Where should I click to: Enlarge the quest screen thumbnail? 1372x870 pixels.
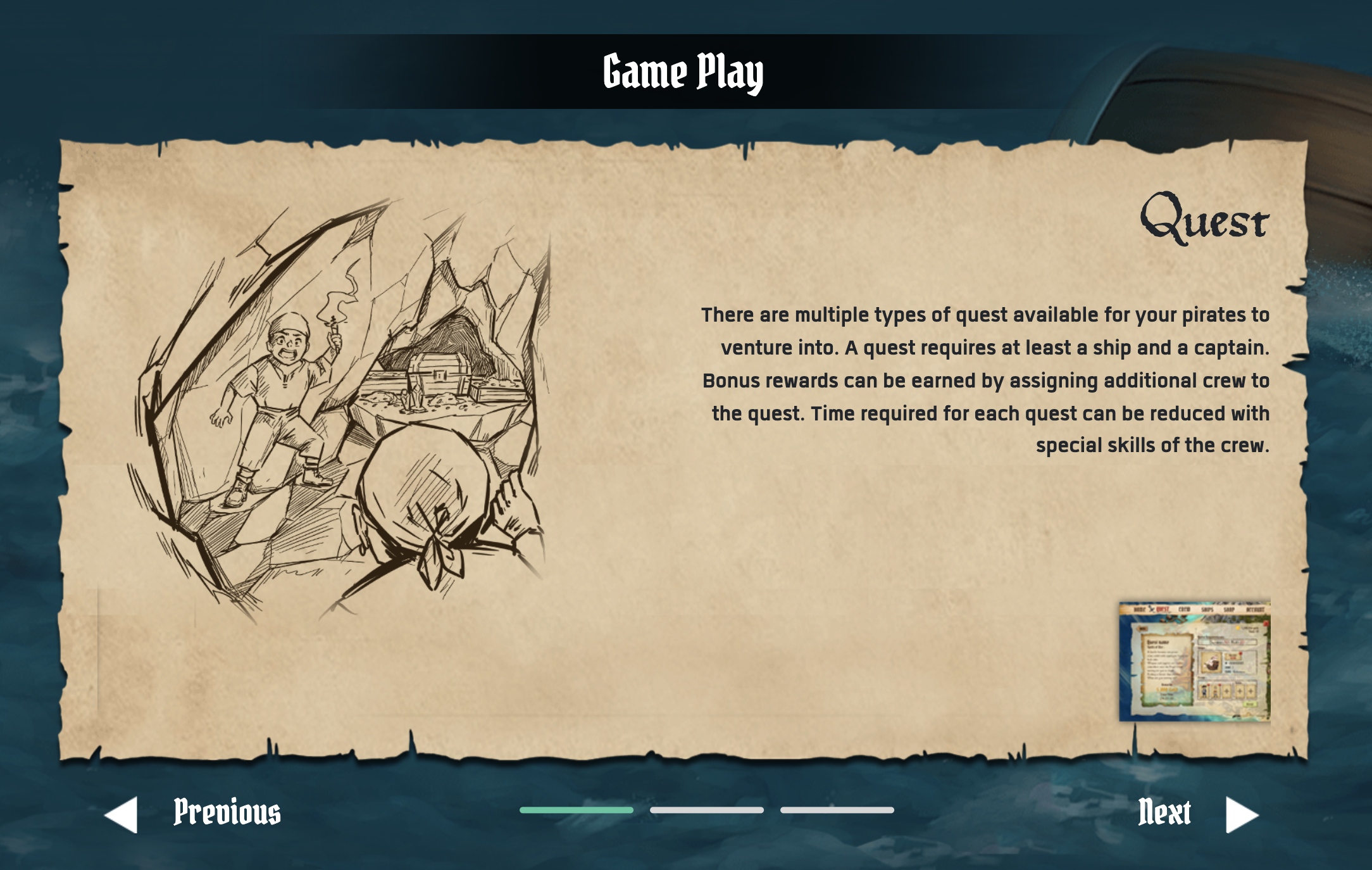(1194, 661)
